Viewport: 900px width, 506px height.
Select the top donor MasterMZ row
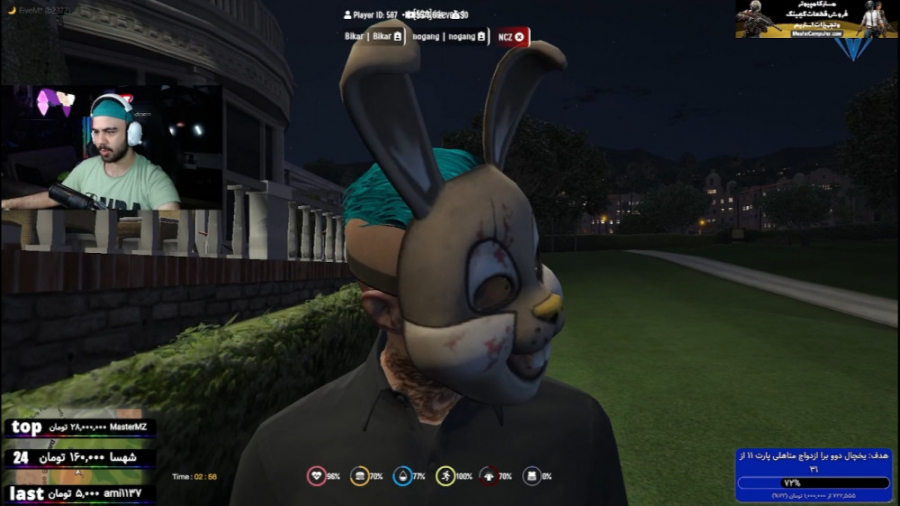tap(80, 428)
